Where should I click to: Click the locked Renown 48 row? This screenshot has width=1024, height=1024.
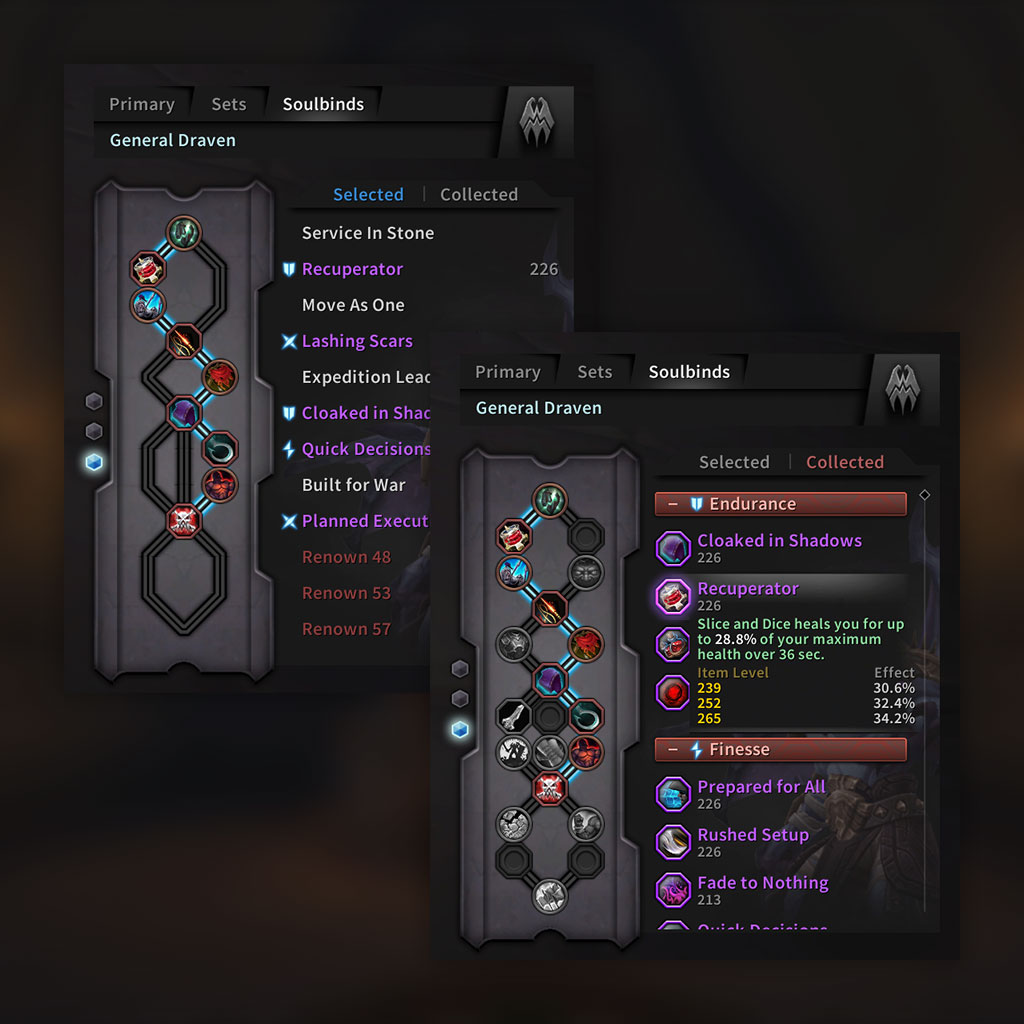pos(346,557)
